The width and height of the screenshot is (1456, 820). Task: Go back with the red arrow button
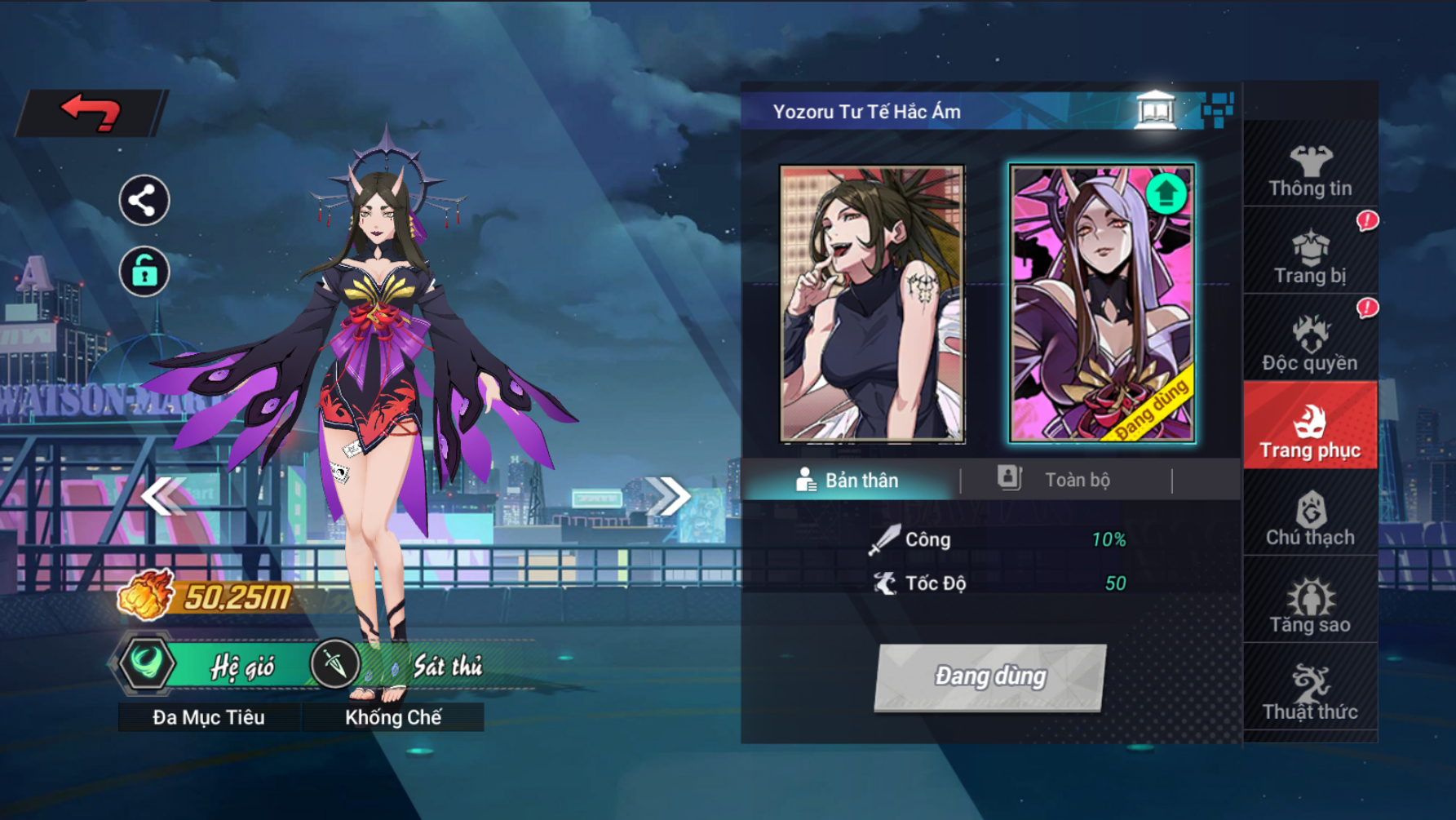click(91, 112)
